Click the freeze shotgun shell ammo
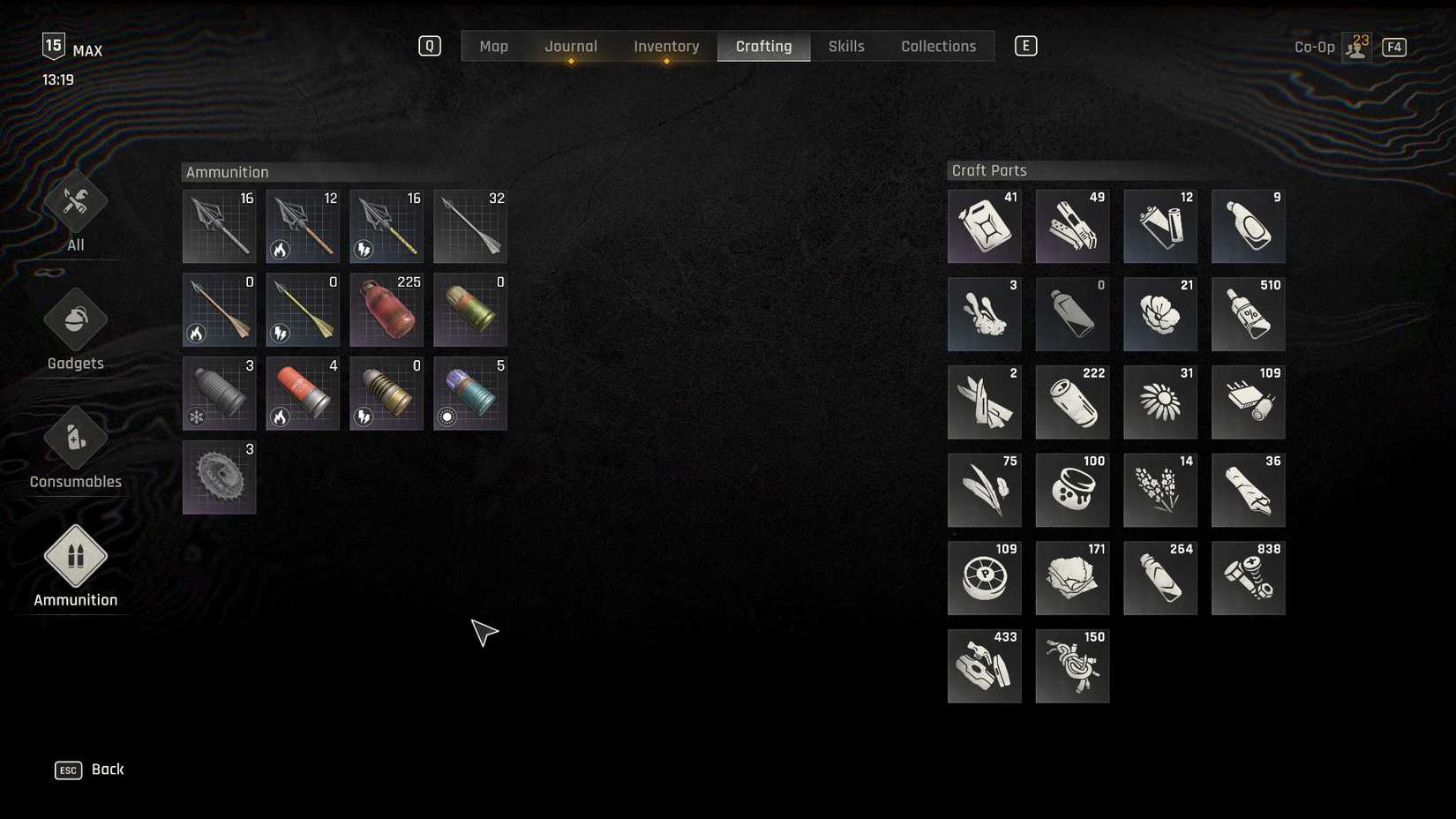 (x=218, y=394)
